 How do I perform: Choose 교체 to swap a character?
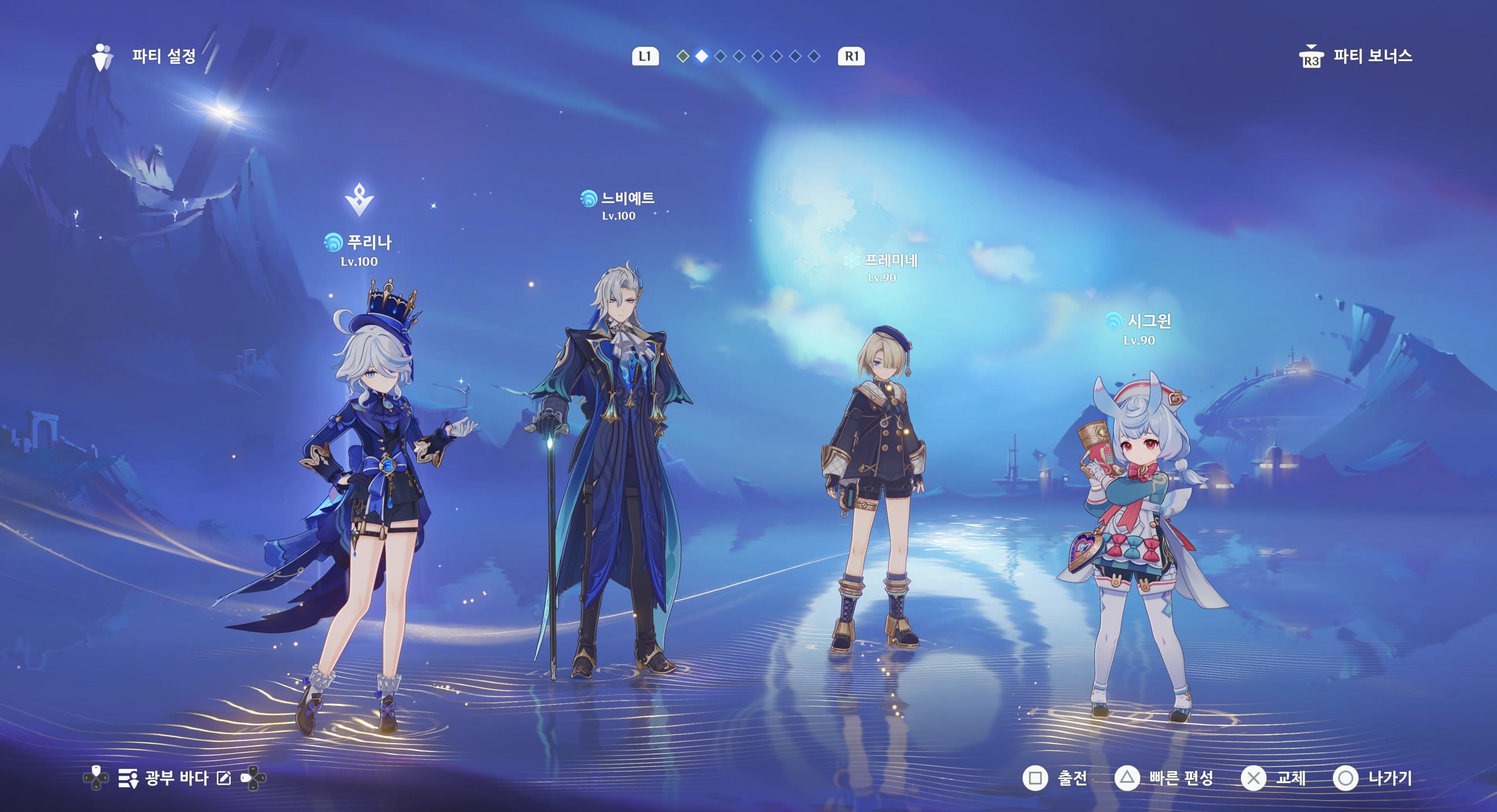(x=1274, y=778)
